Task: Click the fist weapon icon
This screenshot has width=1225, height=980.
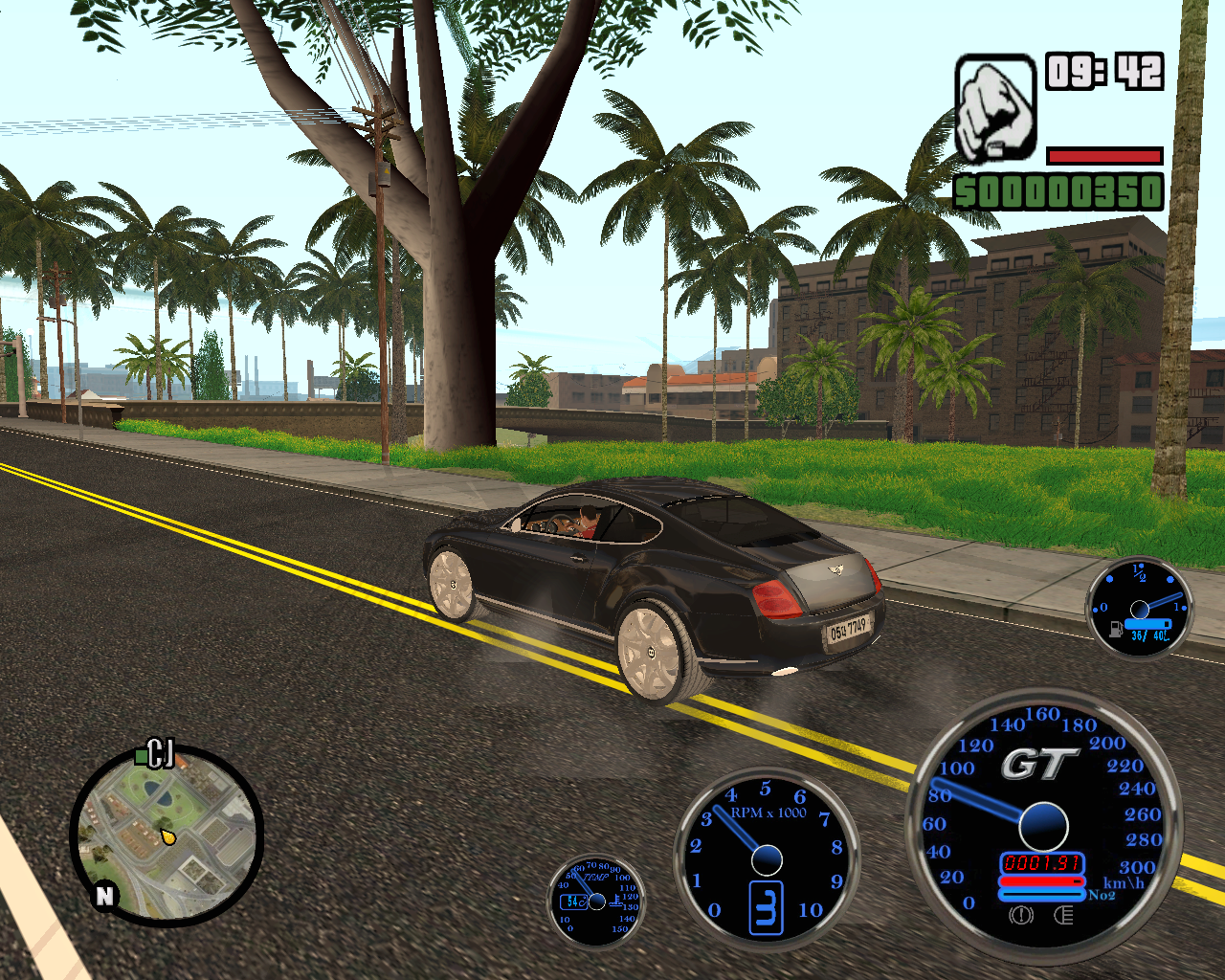Action: (995, 107)
